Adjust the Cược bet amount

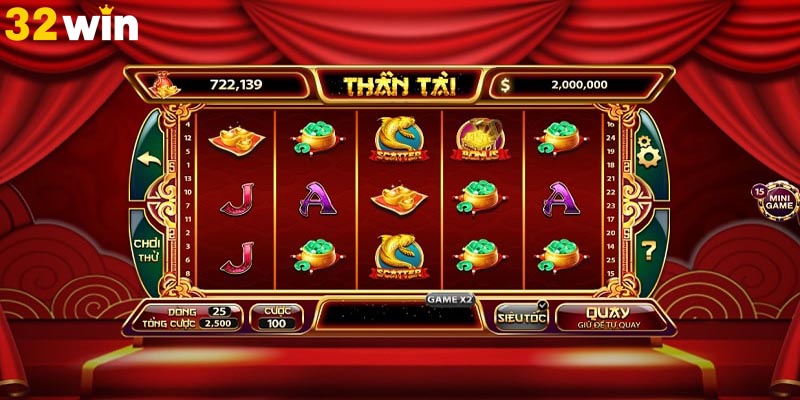[277, 318]
